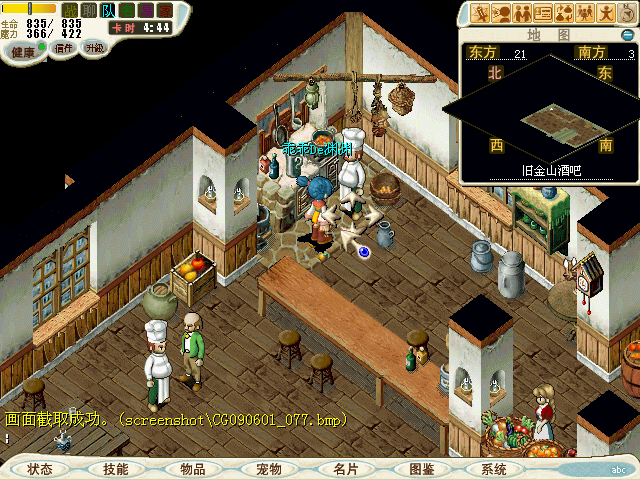Click the 健康 health button
The image size is (640, 480).
pyautogui.click(x=23, y=51)
